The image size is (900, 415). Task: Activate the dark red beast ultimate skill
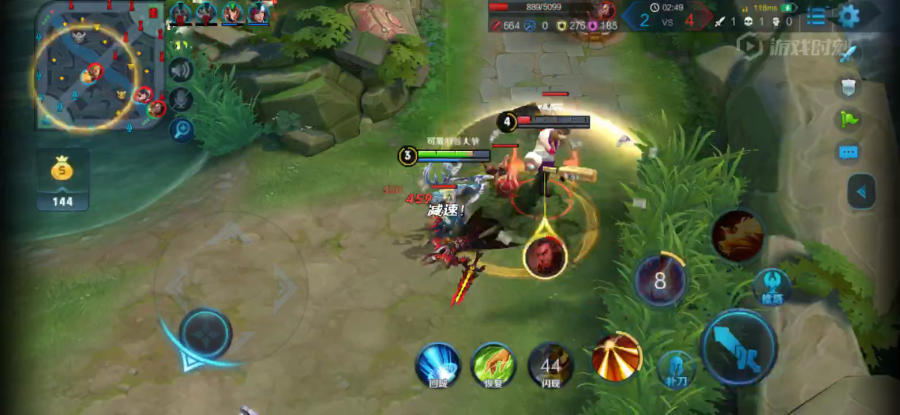coord(738,235)
